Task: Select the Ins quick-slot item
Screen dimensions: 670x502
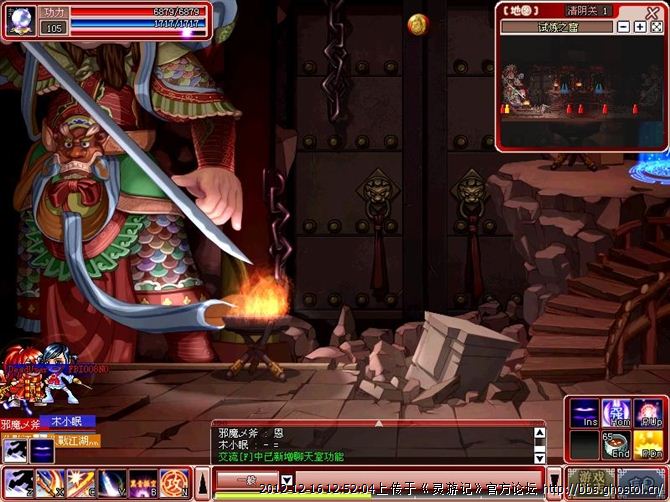Action: [585, 414]
